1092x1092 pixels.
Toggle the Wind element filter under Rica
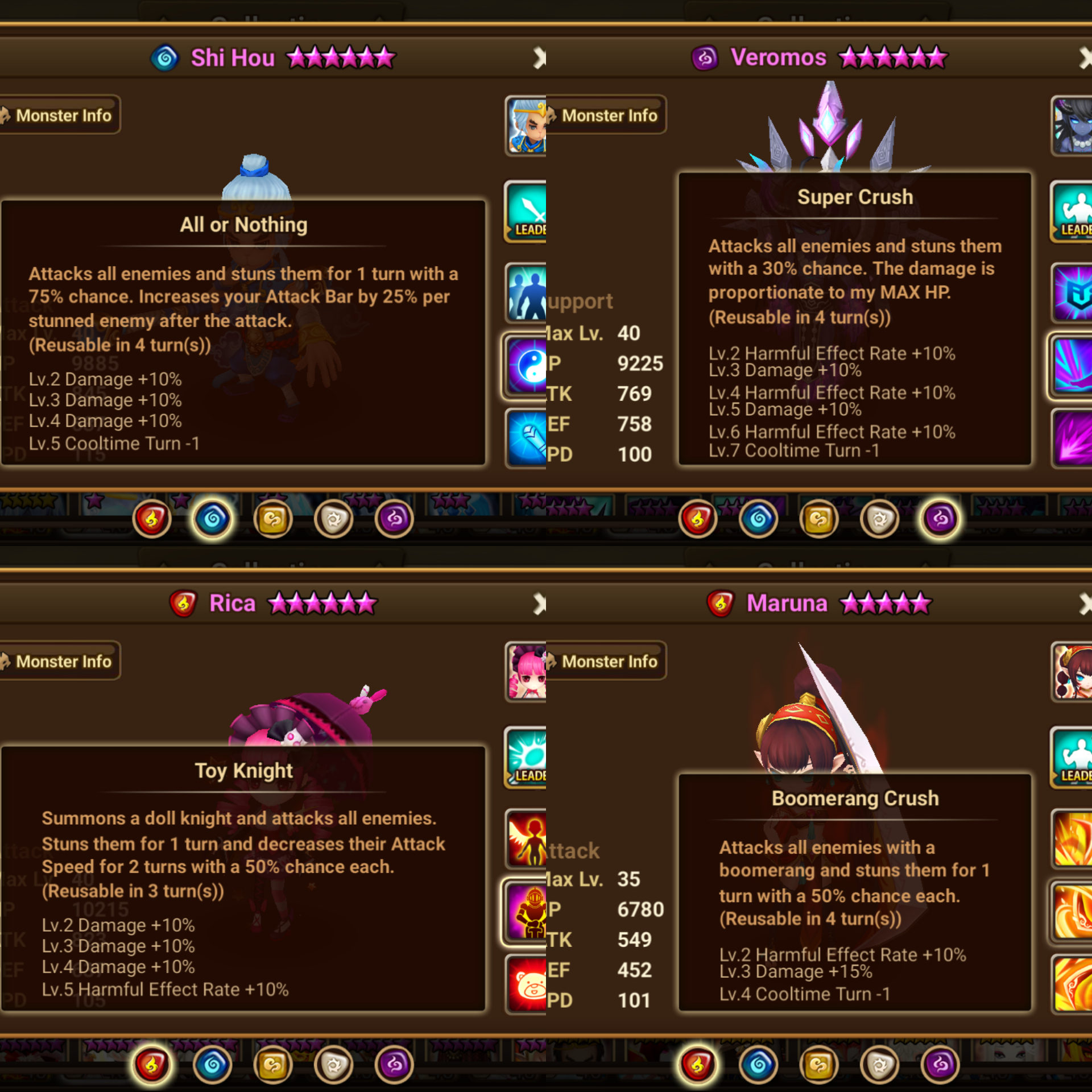[274, 1065]
